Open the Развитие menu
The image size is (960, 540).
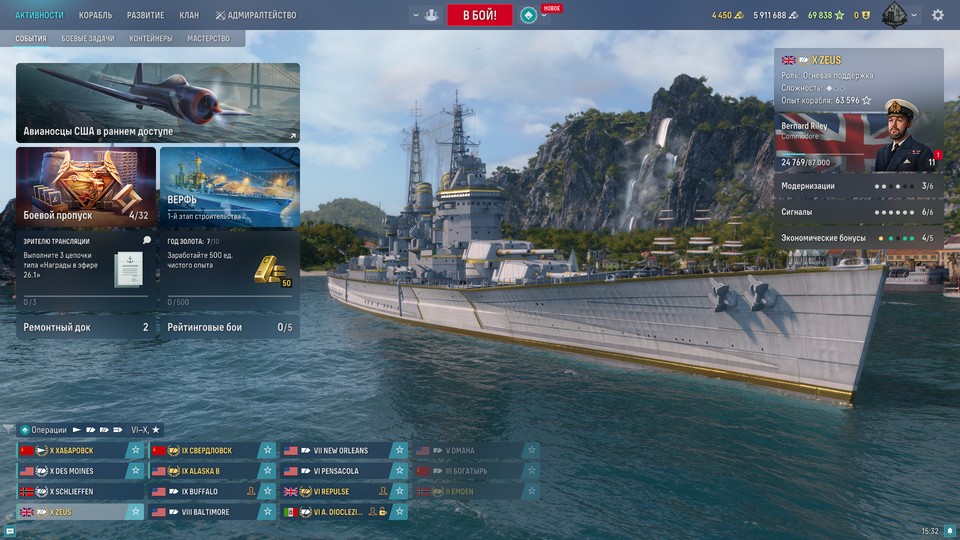[146, 15]
